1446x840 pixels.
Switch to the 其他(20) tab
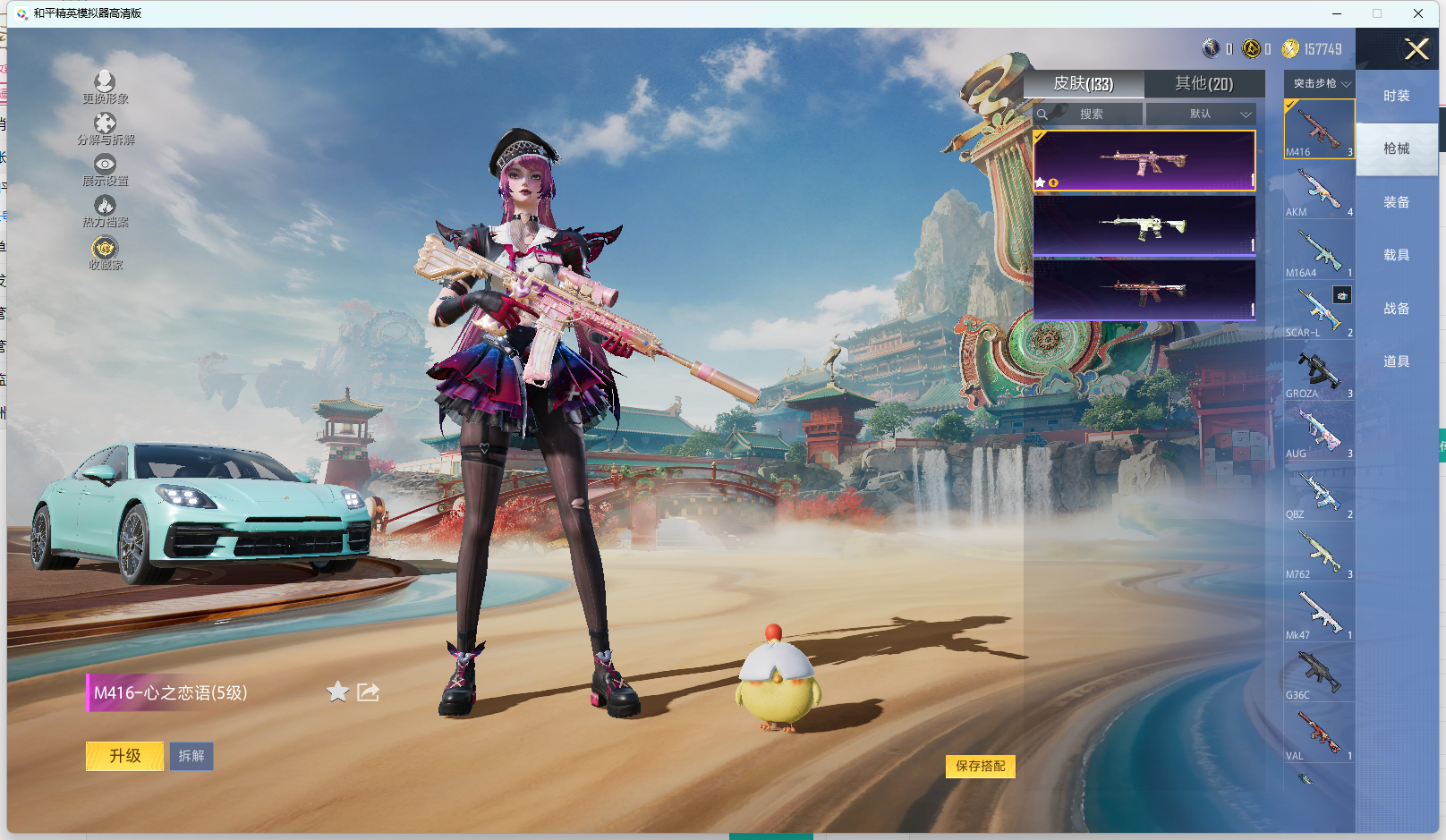click(x=1204, y=83)
